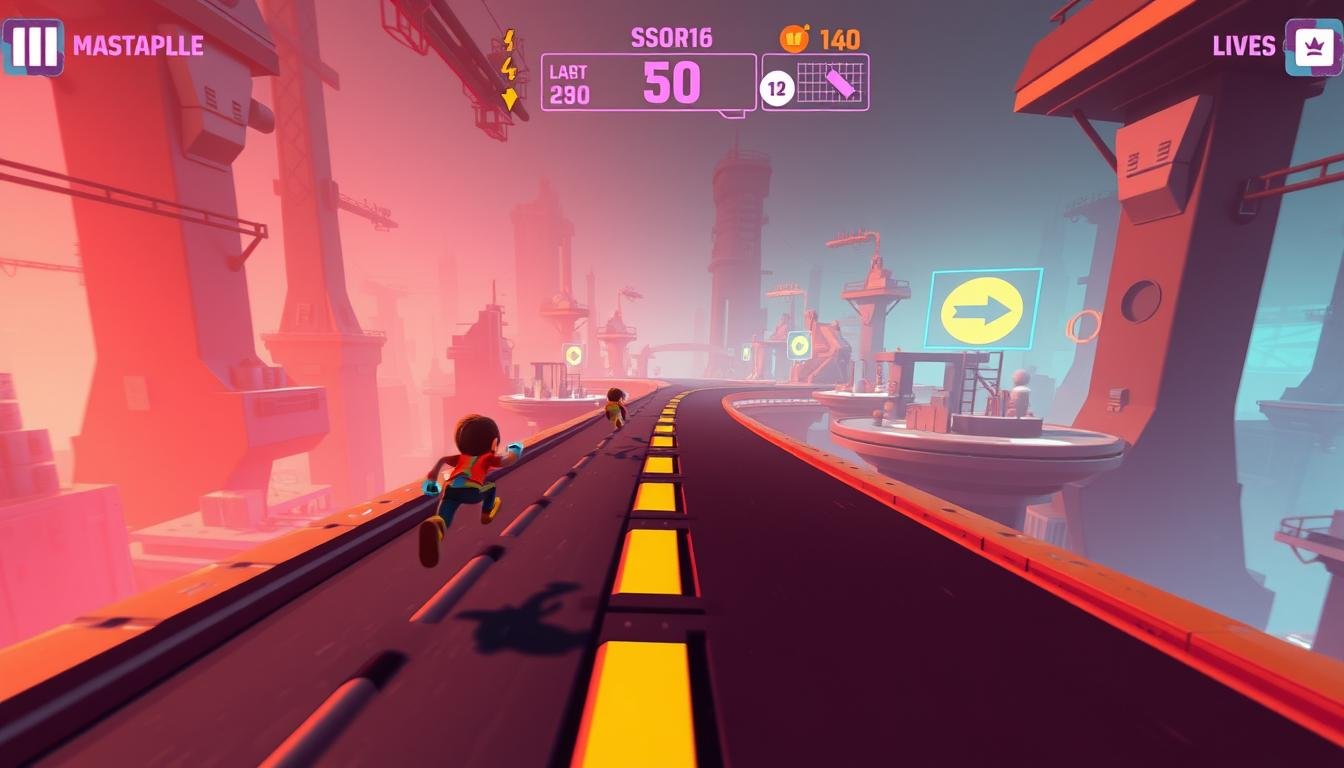The width and height of the screenshot is (1344, 768).
Task: Click the 140 coin total text
Action: click(838, 37)
